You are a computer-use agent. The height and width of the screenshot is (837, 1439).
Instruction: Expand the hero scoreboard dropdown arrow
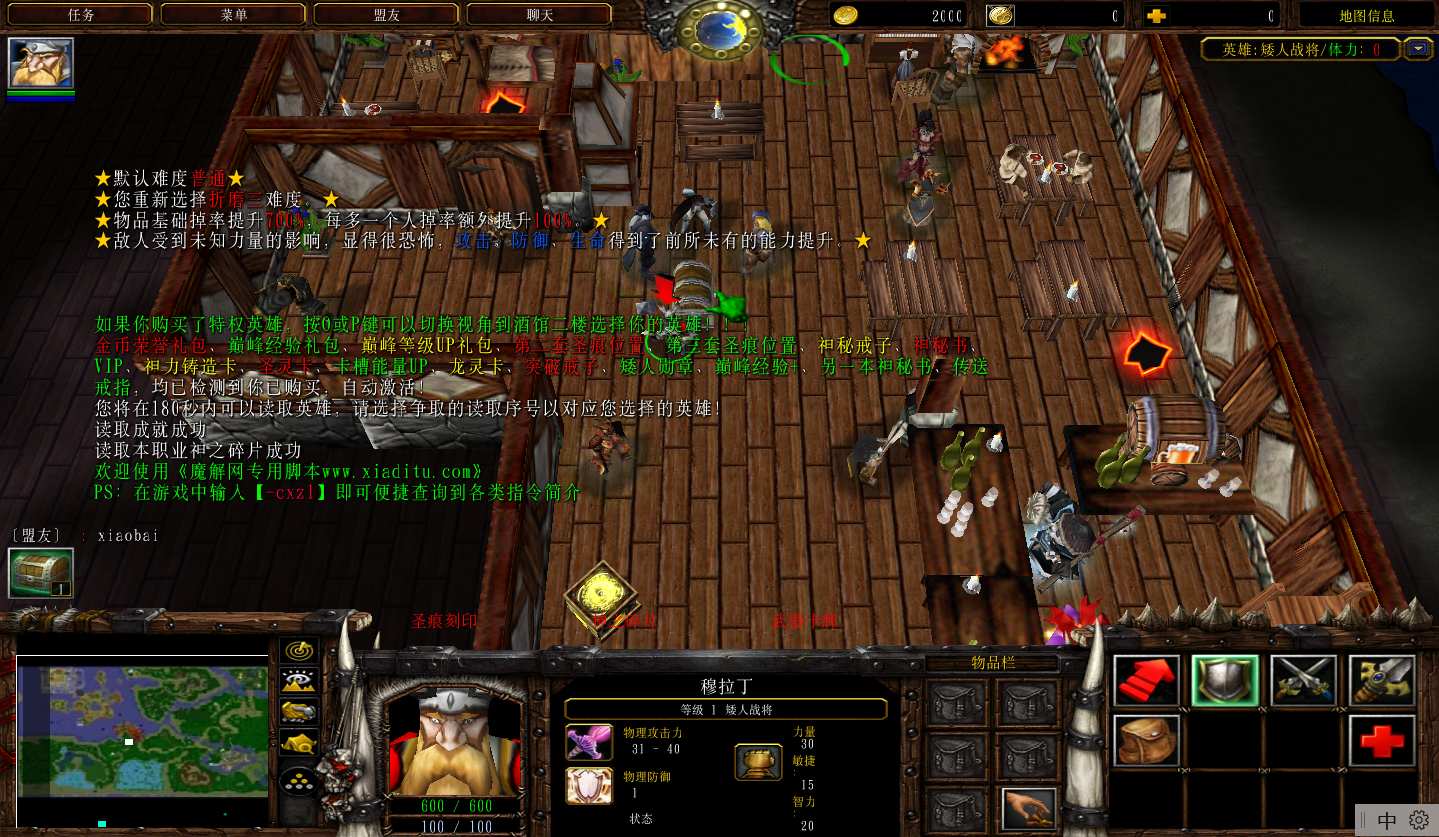pyautogui.click(x=1418, y=48)
